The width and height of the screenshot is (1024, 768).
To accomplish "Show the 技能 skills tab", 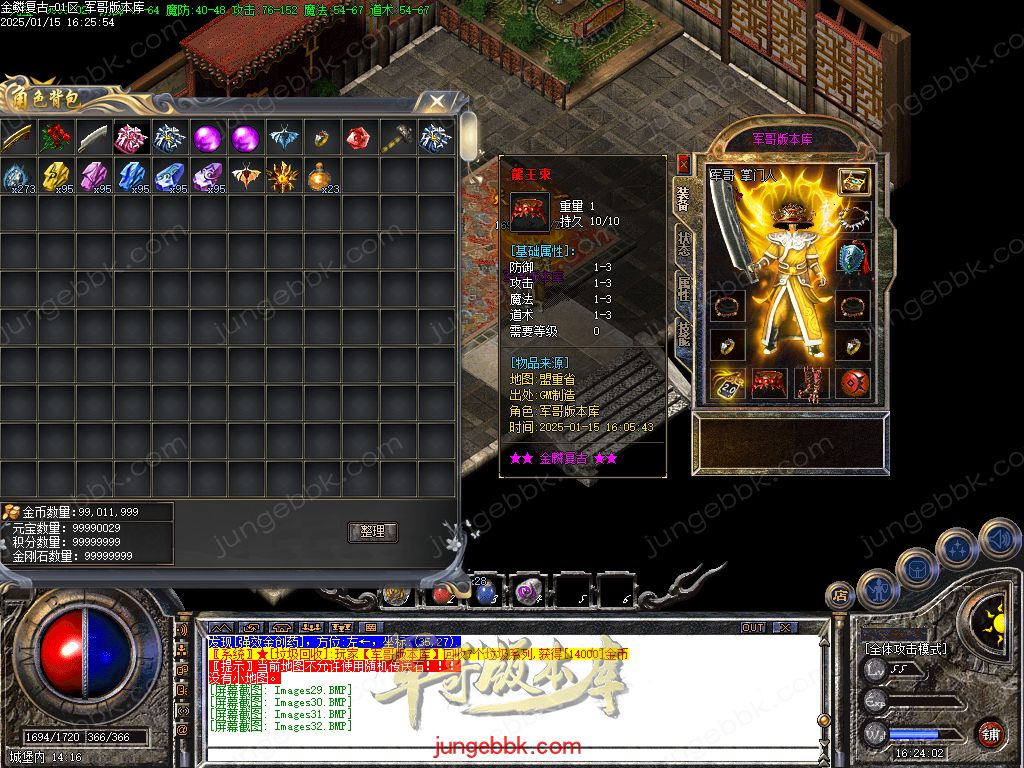I will click(684, 336).
